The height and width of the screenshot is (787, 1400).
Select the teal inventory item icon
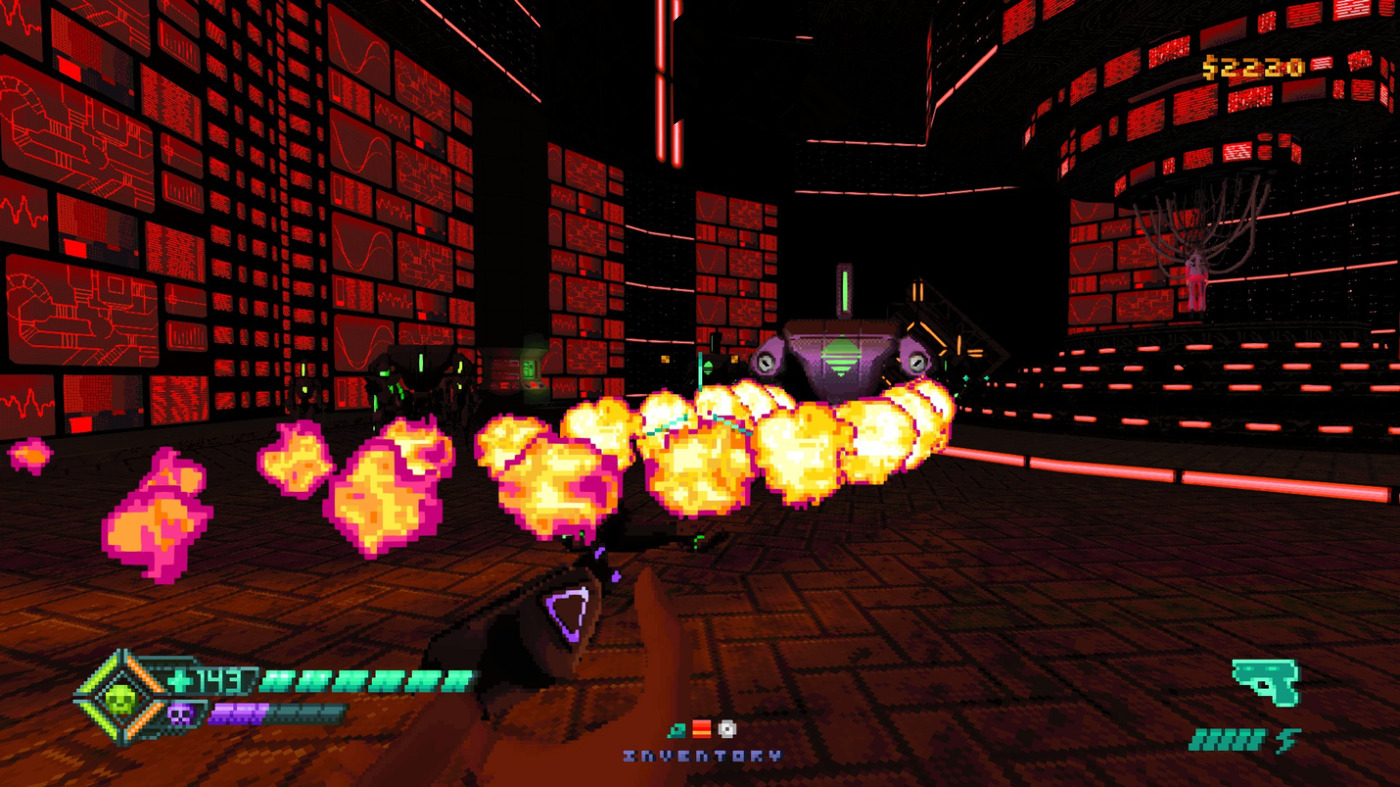pyautogui.click(x=676, y=730)
